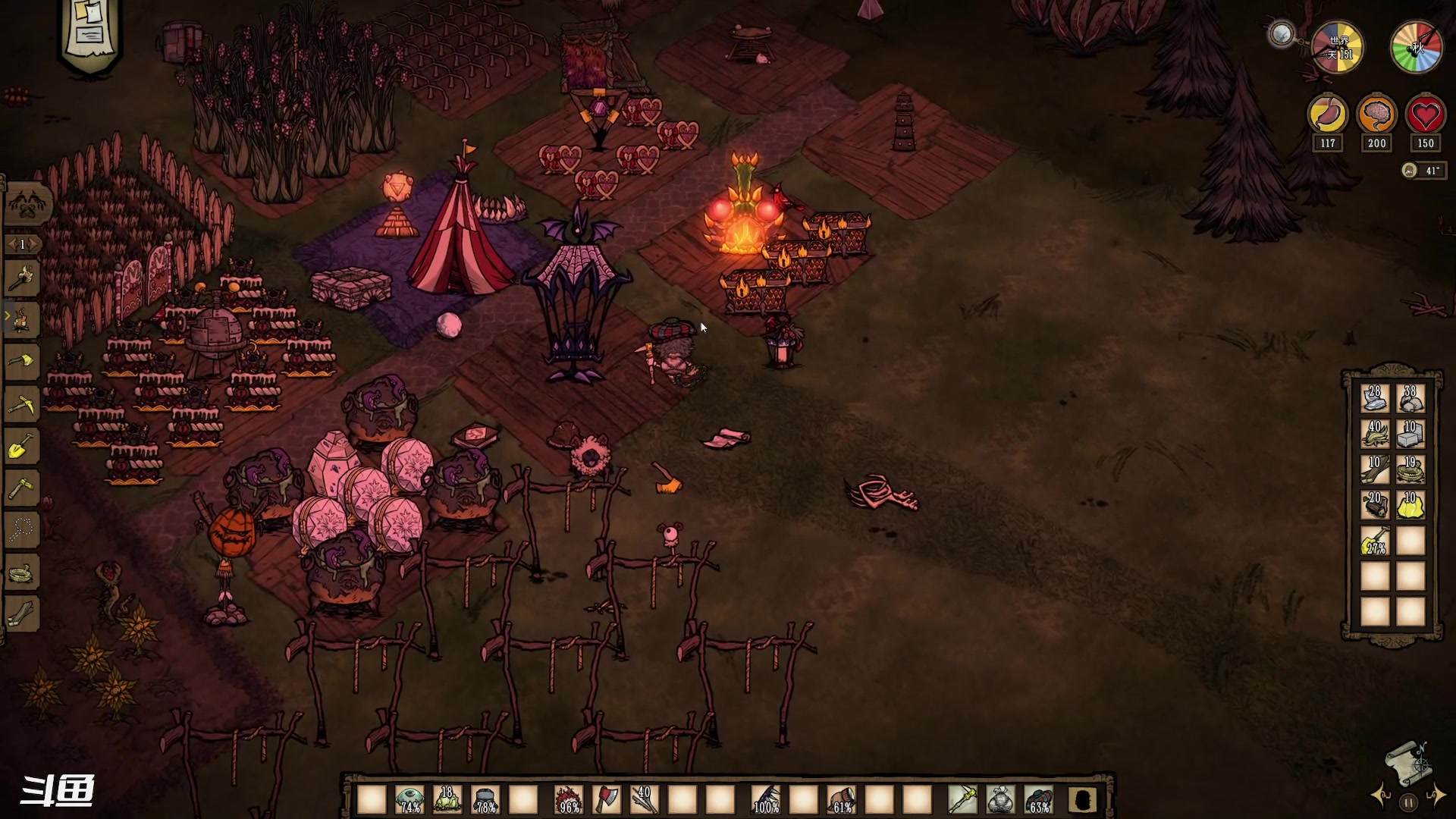This screenshot has height=819, width=1456.
Task: Pick the rocks stack in the backpack
Action: (1410, 398)
